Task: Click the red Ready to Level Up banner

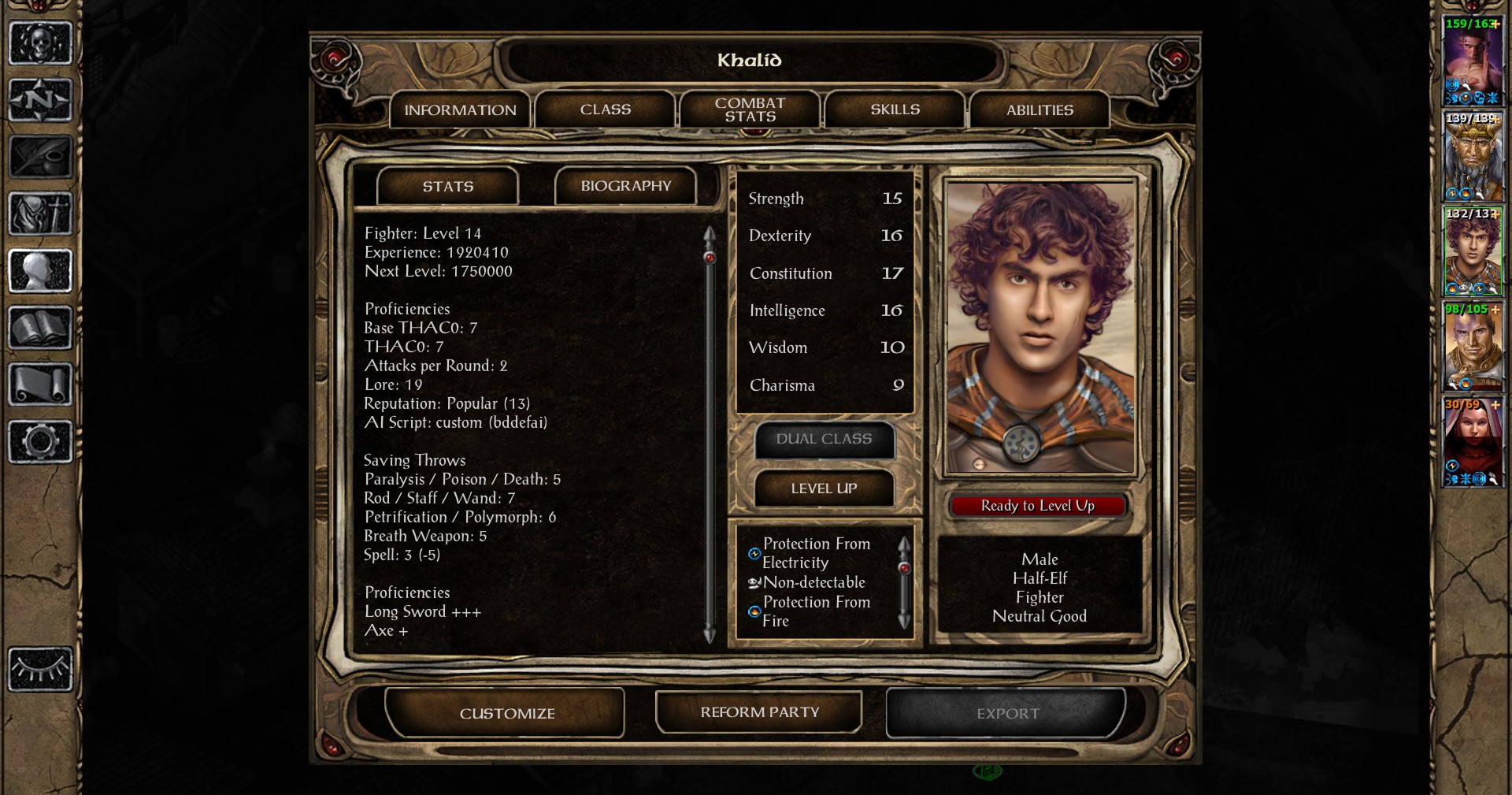Action: pos(1038,505)
